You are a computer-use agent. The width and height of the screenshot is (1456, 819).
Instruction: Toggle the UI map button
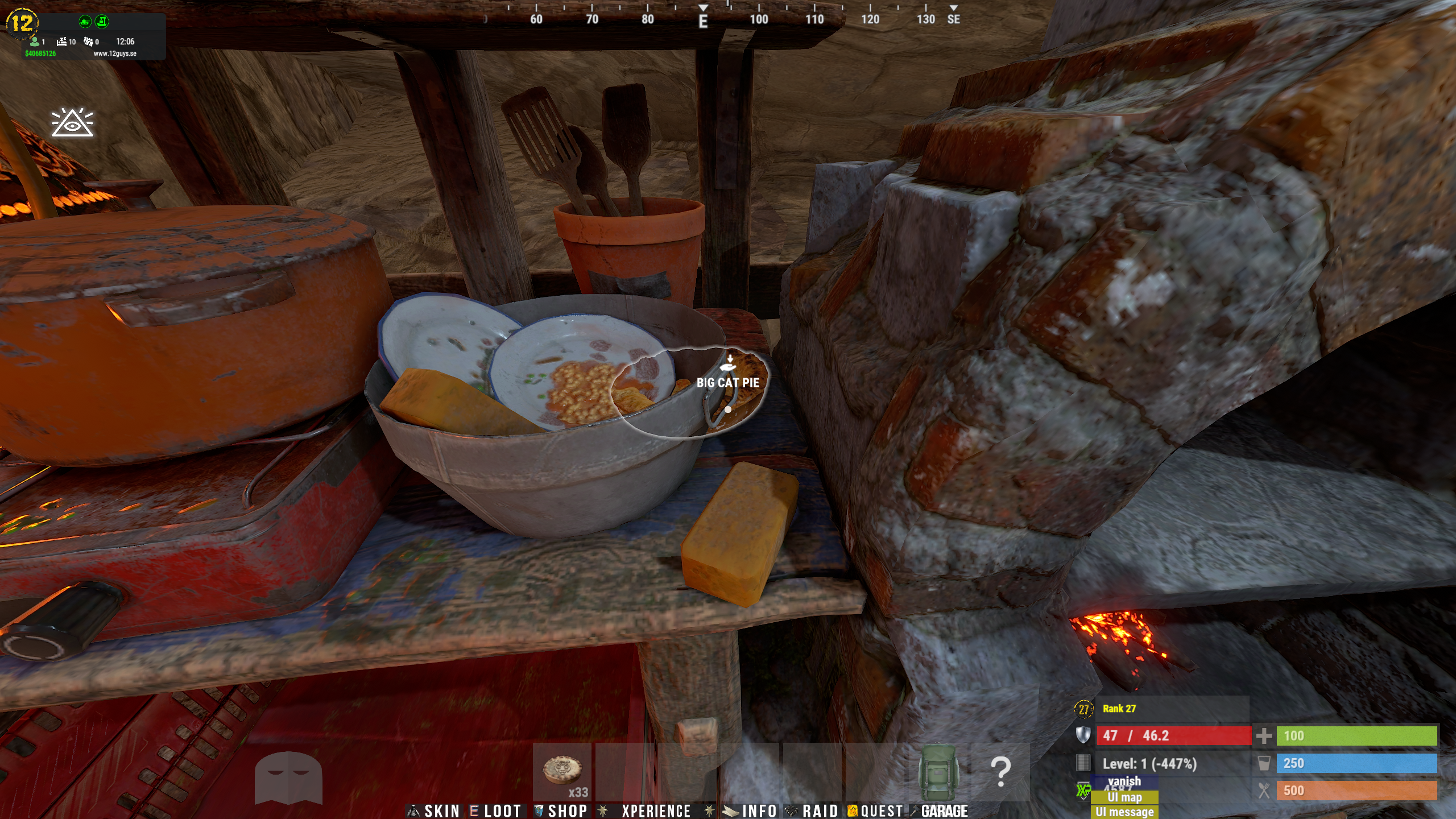[1124, 797]
